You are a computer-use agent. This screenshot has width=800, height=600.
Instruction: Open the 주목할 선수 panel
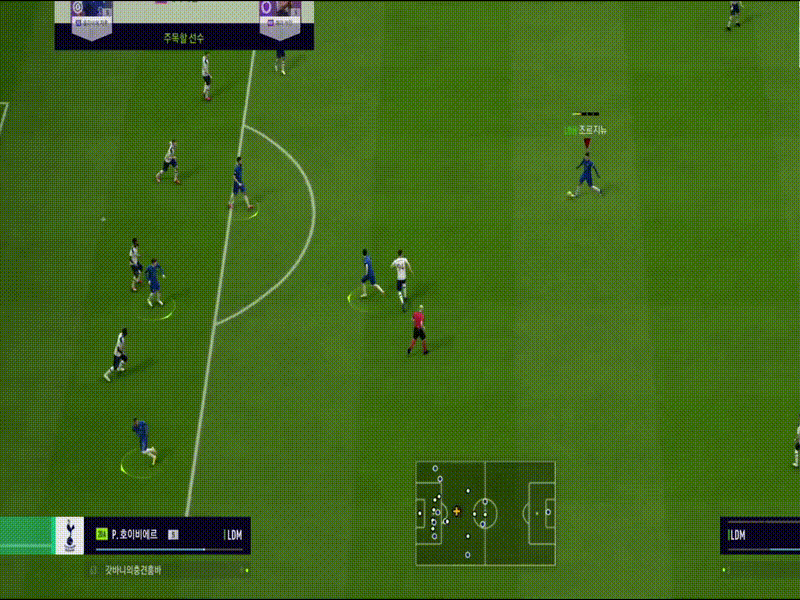(x=184, y=38)
